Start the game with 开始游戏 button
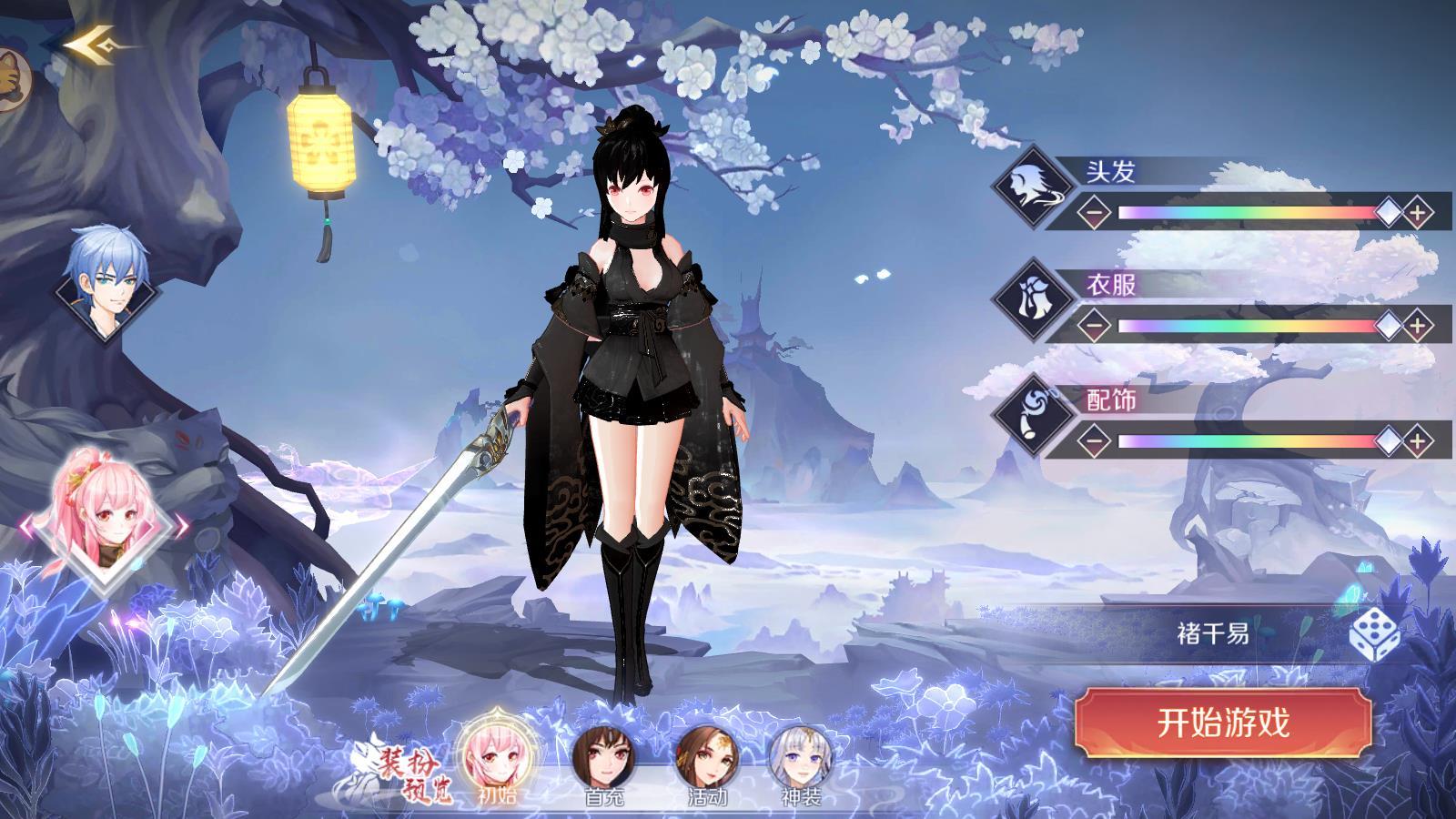Viewport: 1456px width, 819px height. click(x=1223, y=723)
